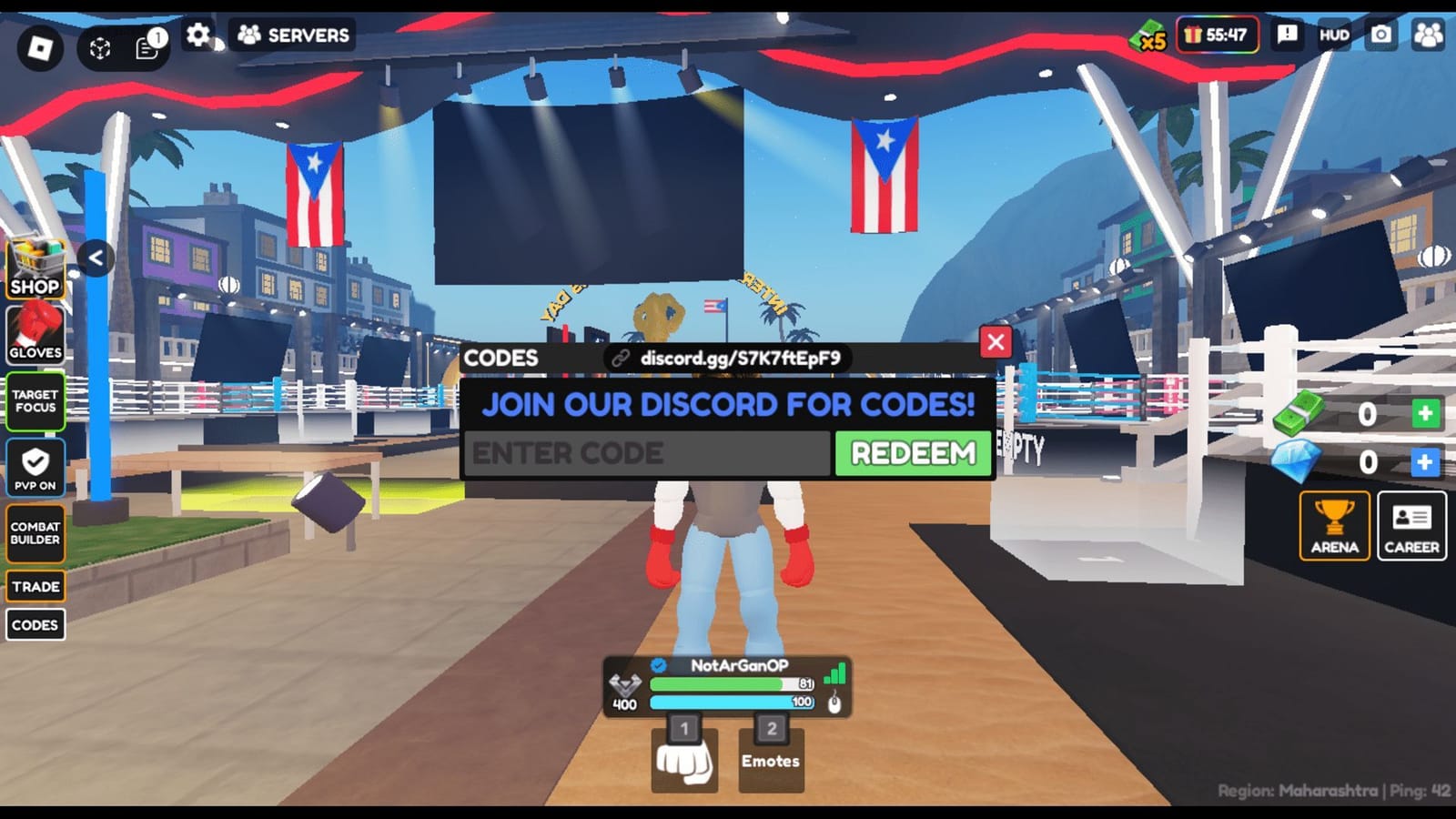Toggle Target Focus mode
The width and height of the screenshot is (1456, 819).
click(35, 400)
